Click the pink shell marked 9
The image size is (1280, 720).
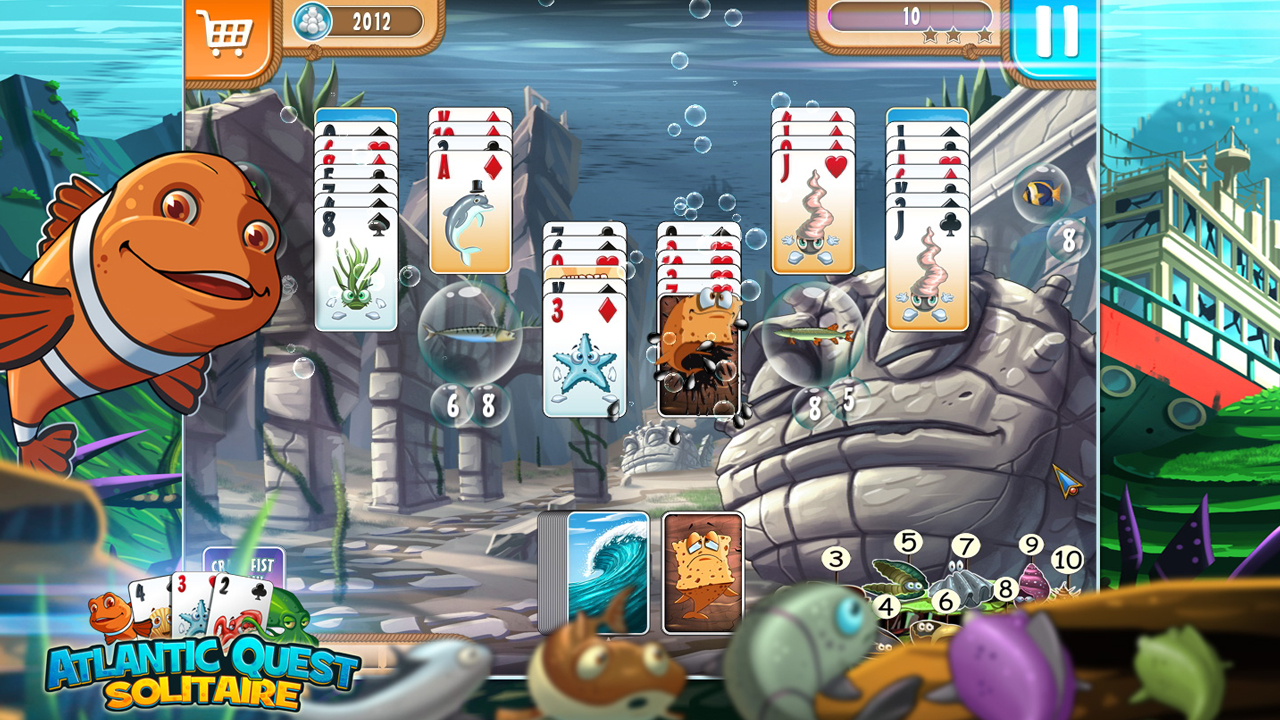coord(1030,546)
